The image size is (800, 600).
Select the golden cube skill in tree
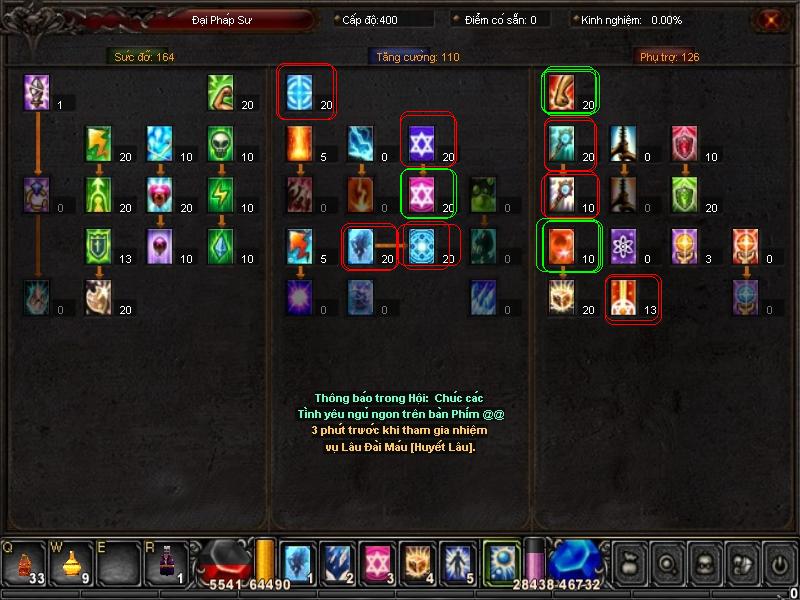click(x=562, y=297)
